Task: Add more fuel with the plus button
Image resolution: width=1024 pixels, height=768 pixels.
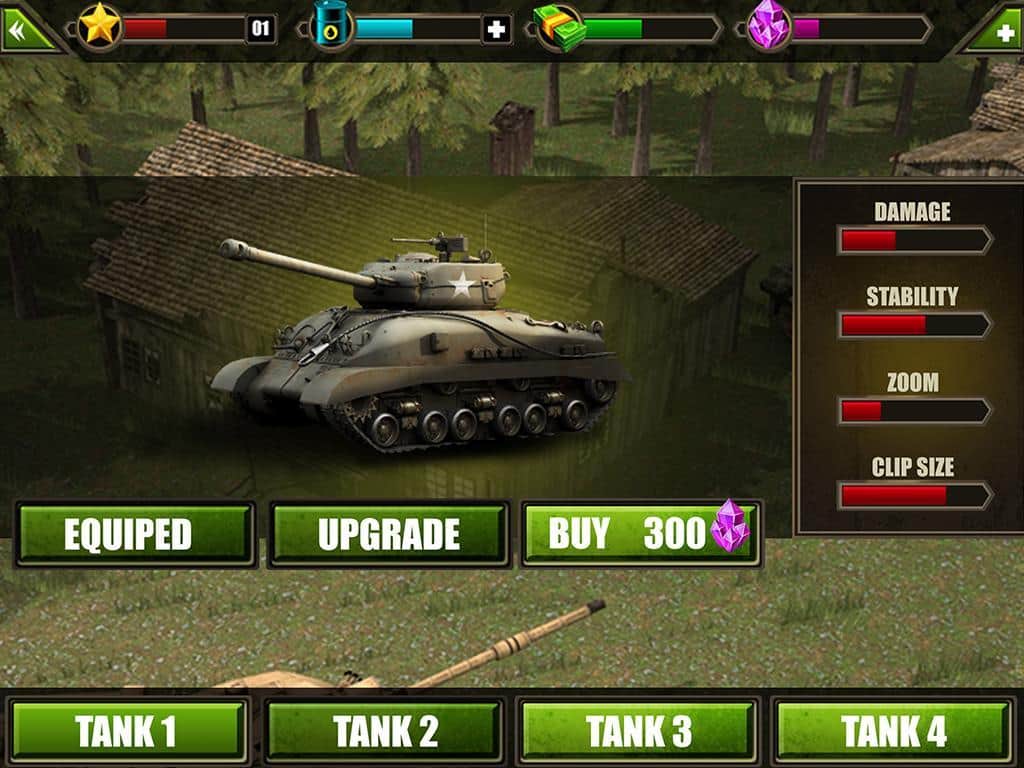Action: [496, 29]
